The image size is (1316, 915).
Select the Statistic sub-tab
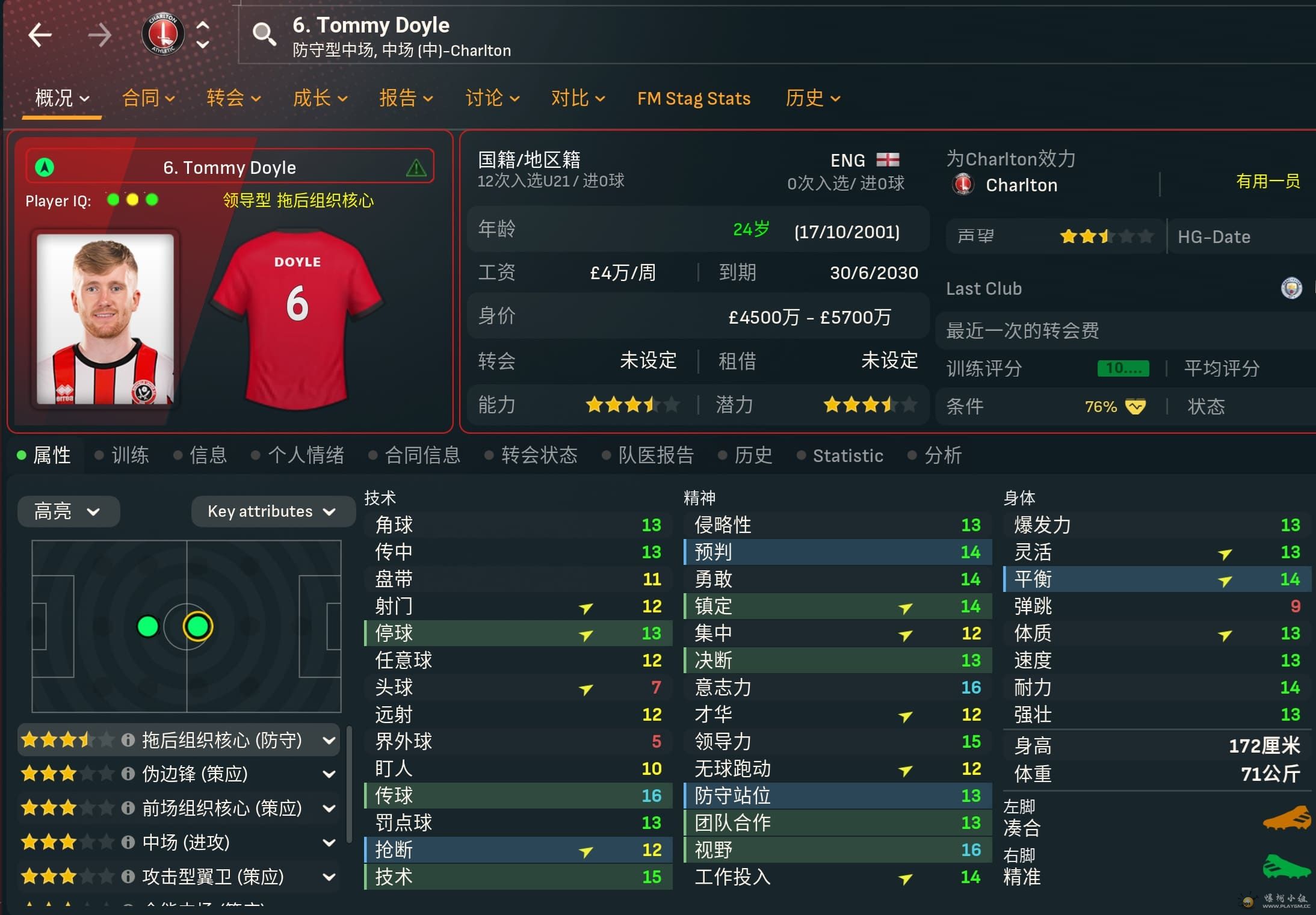(848, 455)
